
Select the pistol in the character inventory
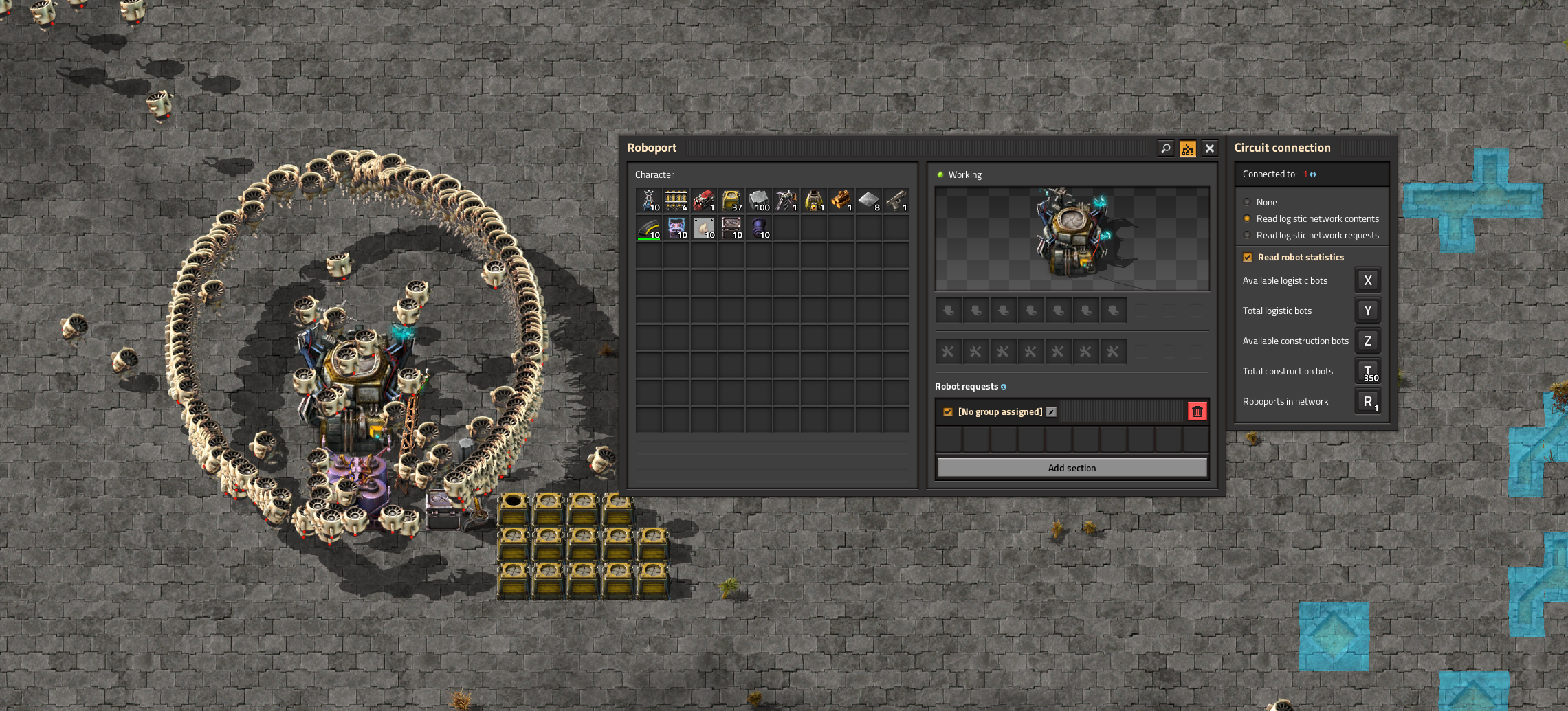[896, 201]
